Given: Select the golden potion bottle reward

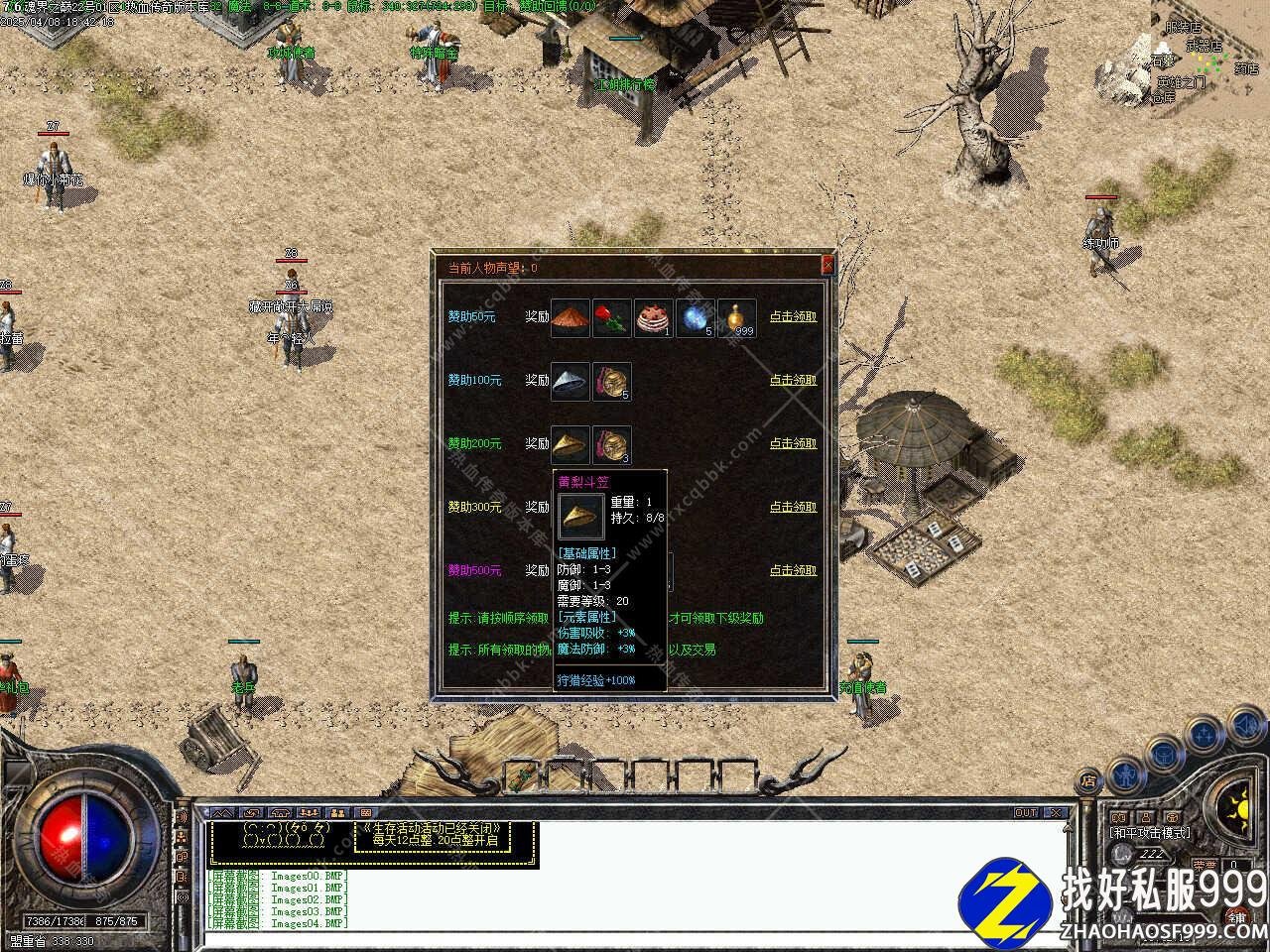Looking at the screenshot, I should (736, 318).
